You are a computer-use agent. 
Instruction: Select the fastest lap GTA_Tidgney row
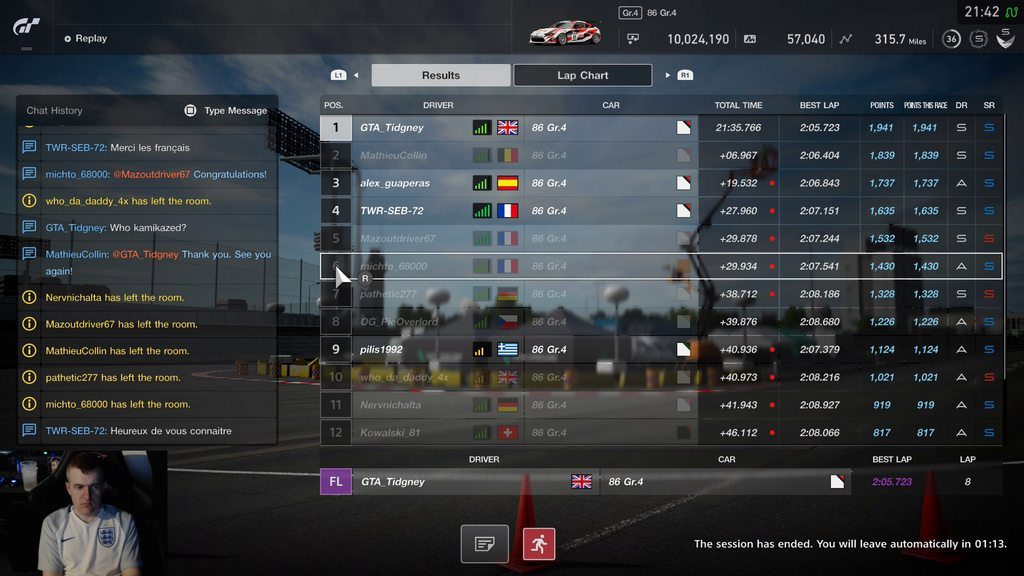[x=660, y=482]
